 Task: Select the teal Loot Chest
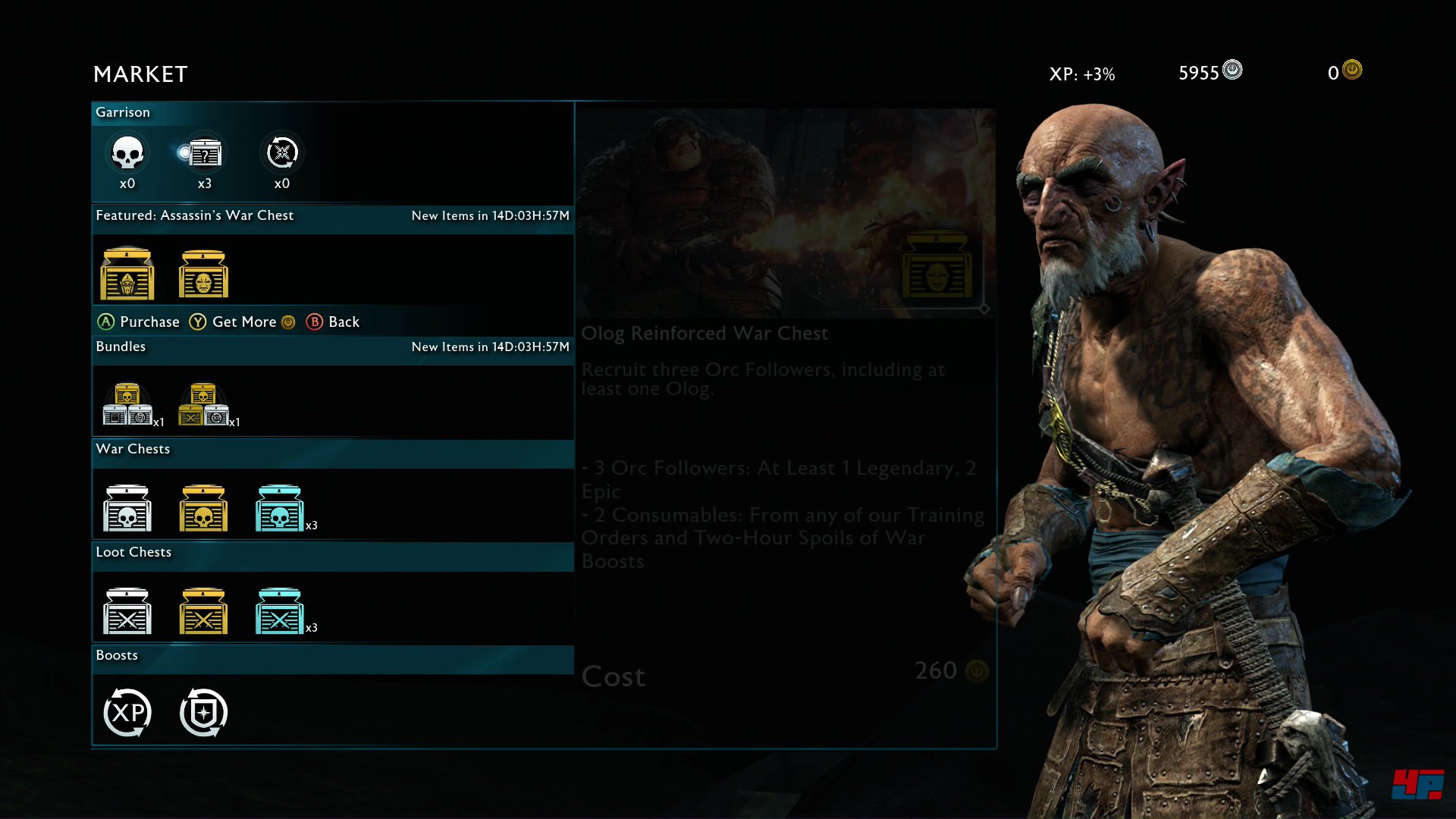click(x=280, y=611)
